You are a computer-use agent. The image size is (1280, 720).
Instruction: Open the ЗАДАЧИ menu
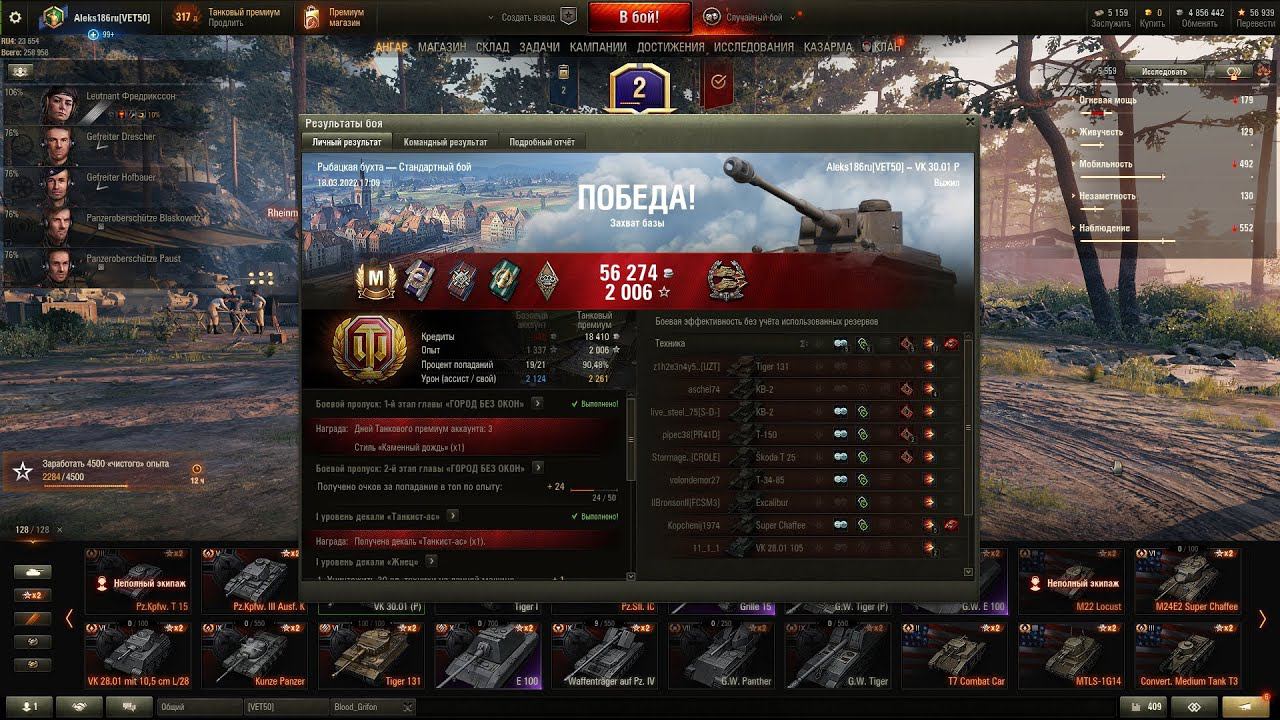(539, 47)
